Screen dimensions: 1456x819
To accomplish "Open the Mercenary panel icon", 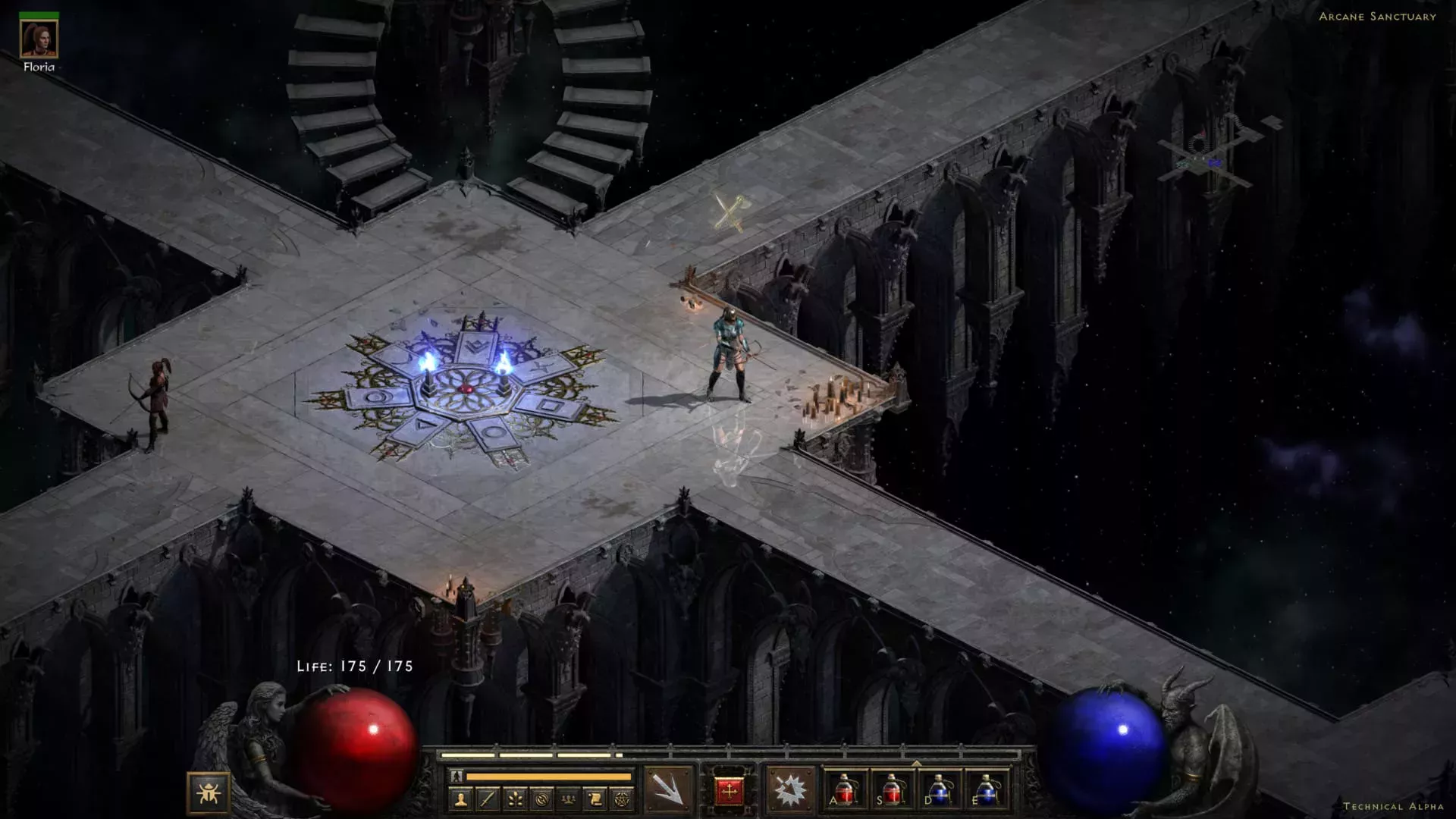I will coord(542,799).
